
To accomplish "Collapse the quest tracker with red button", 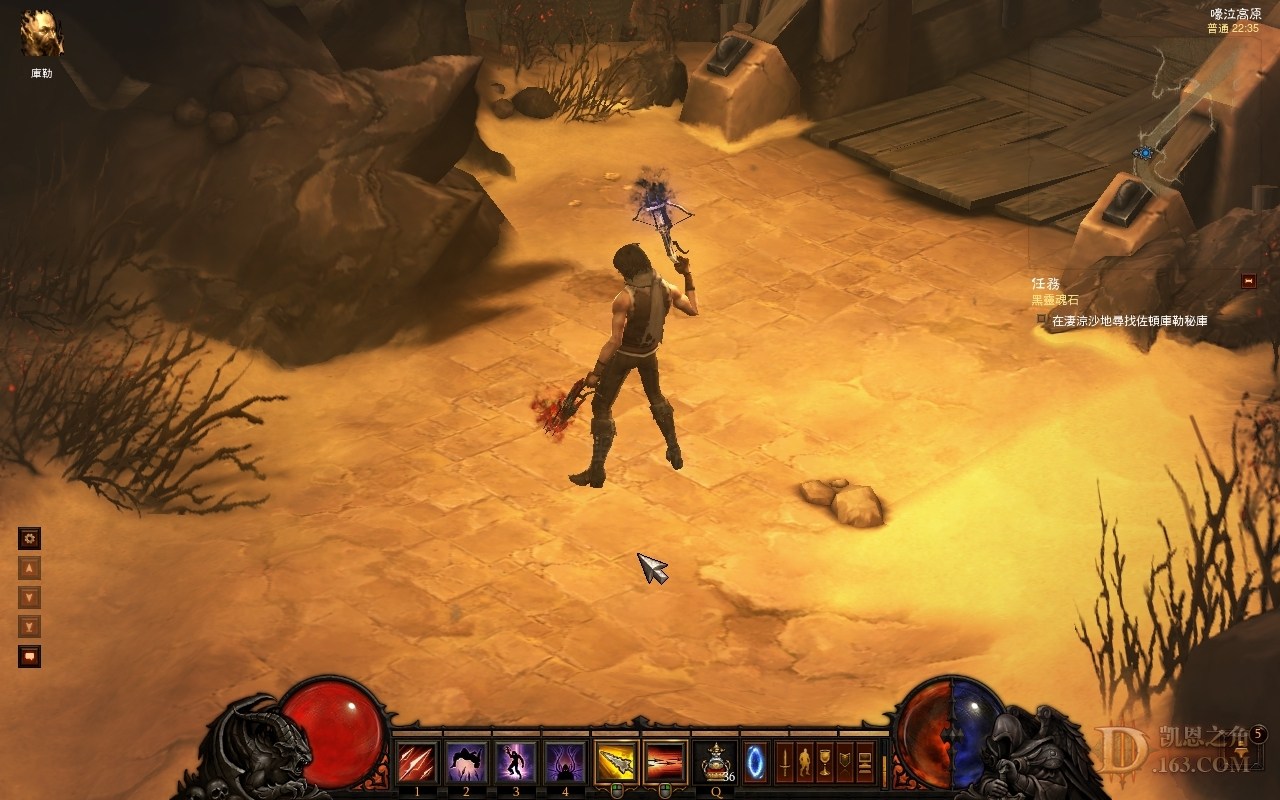I will click(1248, 281).
